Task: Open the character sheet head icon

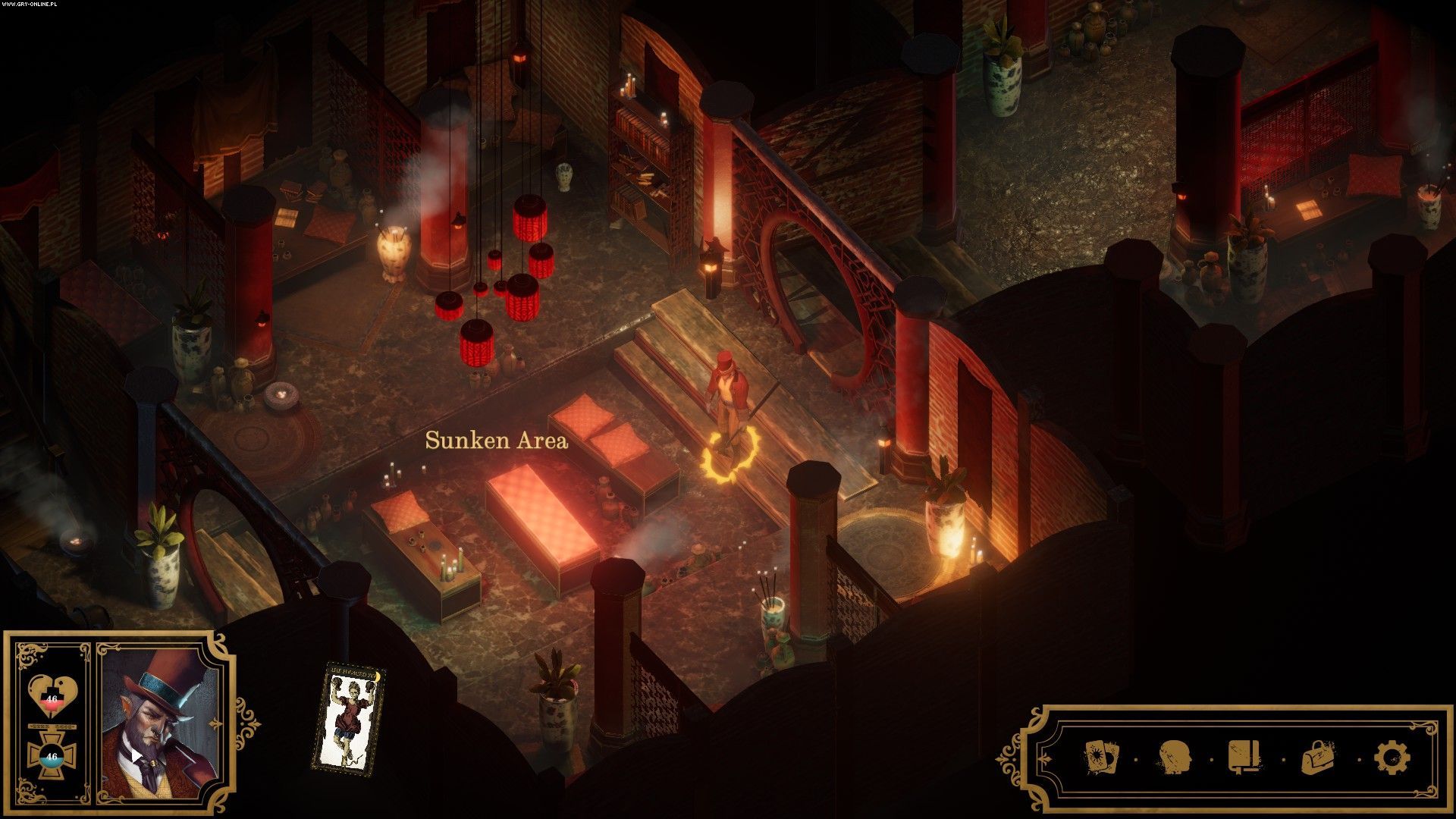Action: tap(1172, 757)
